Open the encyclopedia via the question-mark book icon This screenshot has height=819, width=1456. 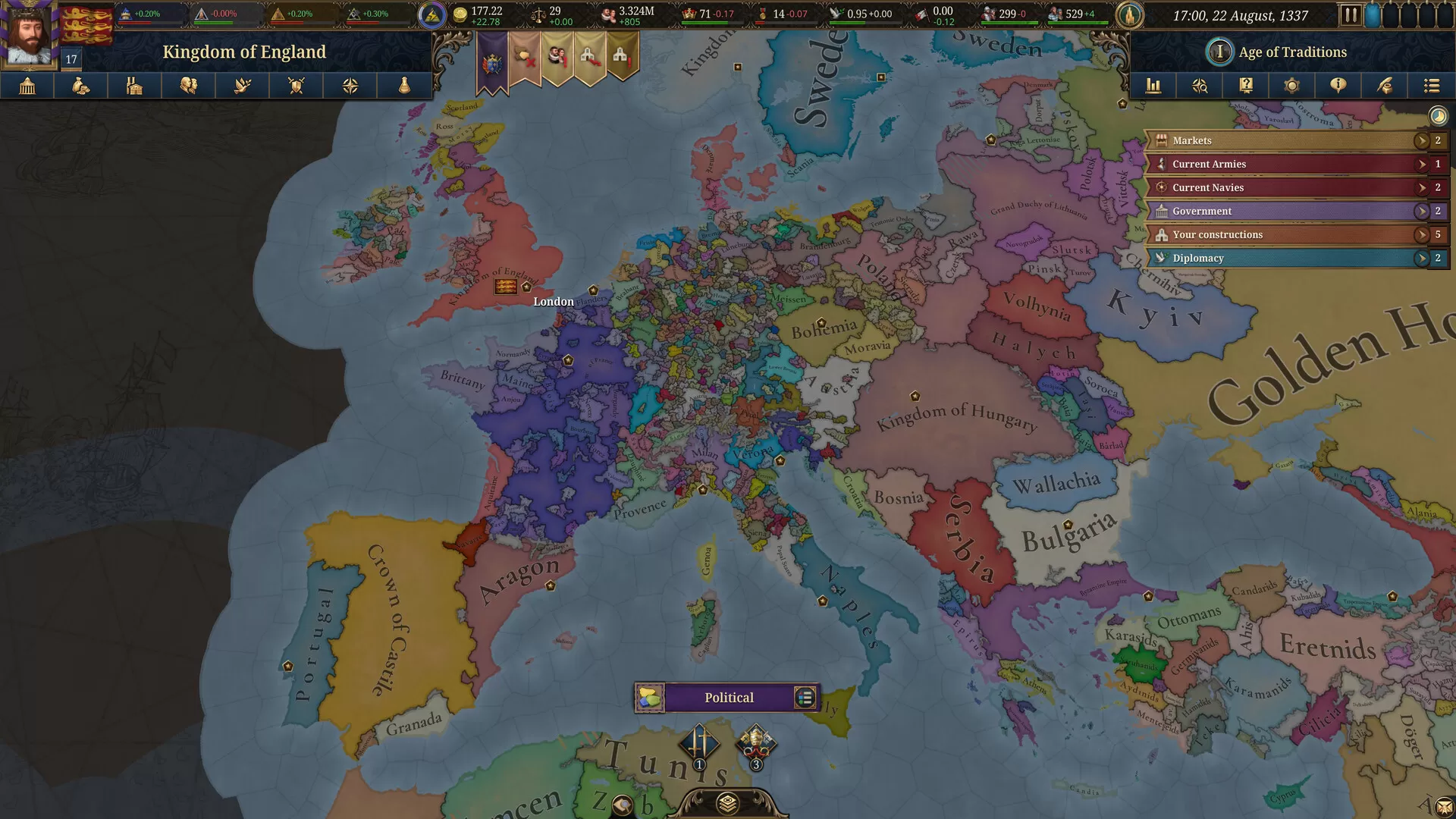point(1245,85)
